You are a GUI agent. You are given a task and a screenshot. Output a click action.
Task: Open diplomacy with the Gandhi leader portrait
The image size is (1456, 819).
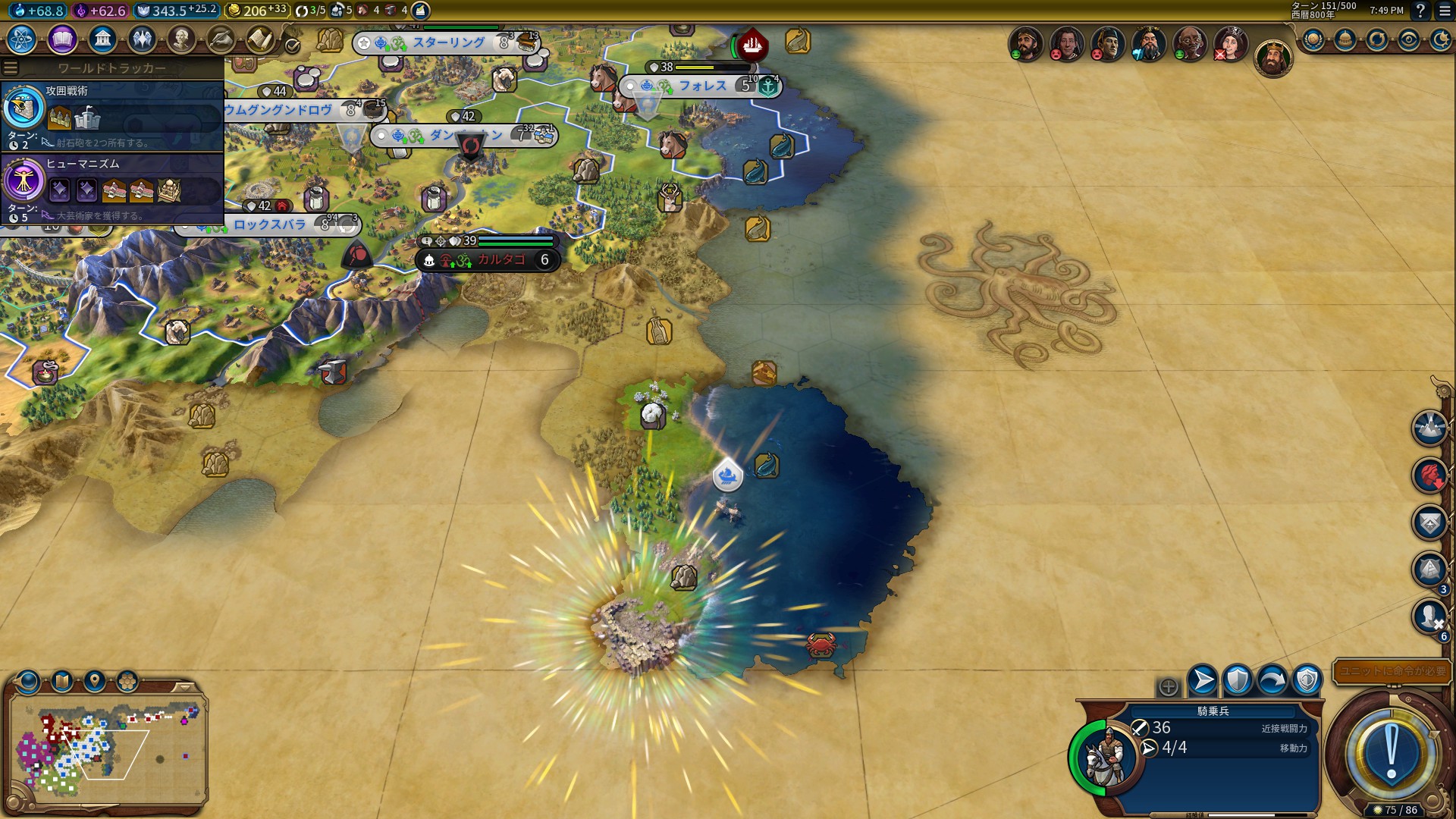pyautogui.click(x=1190, y=45)
